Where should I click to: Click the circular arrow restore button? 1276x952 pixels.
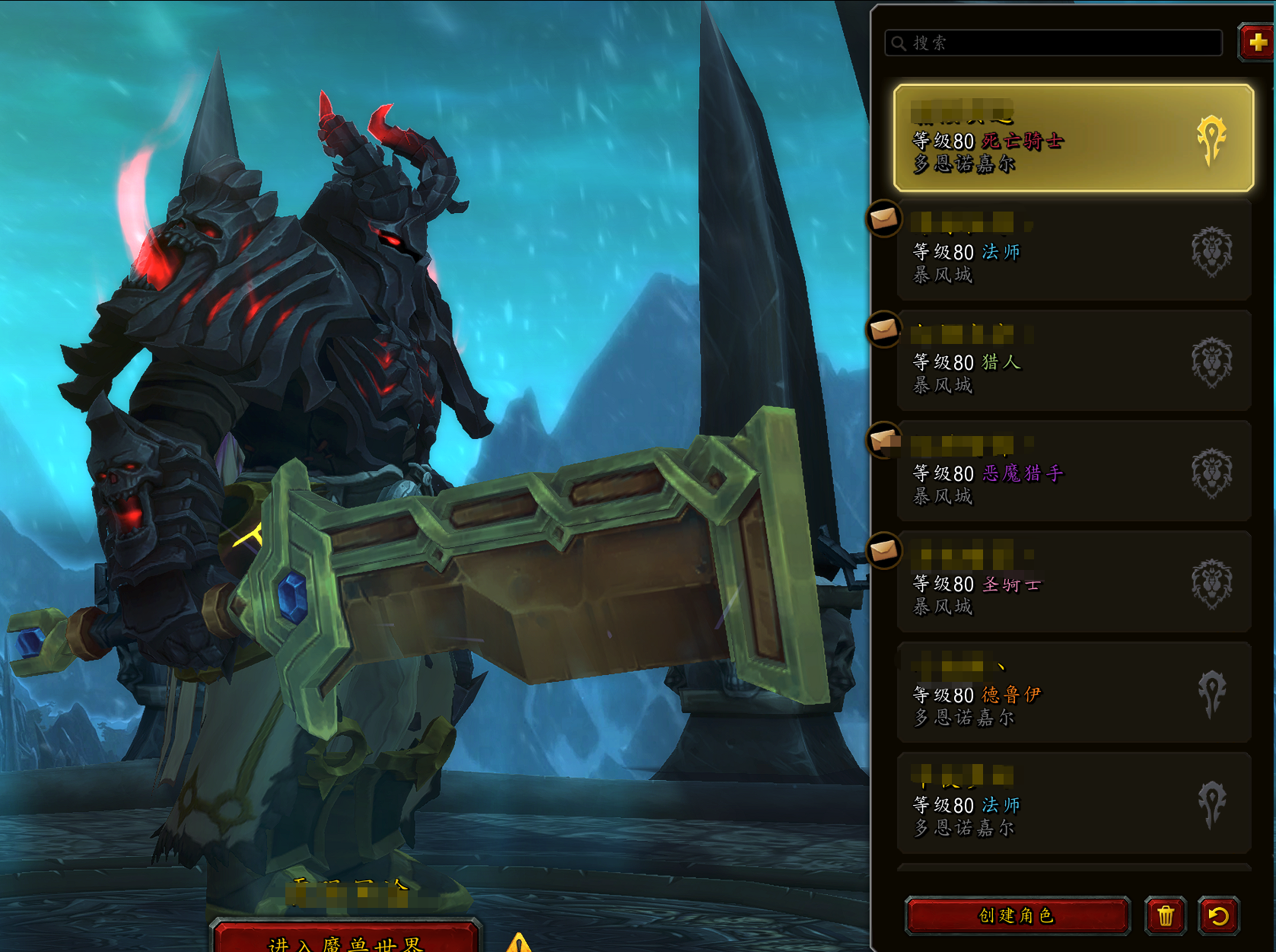click(1218, 915)
